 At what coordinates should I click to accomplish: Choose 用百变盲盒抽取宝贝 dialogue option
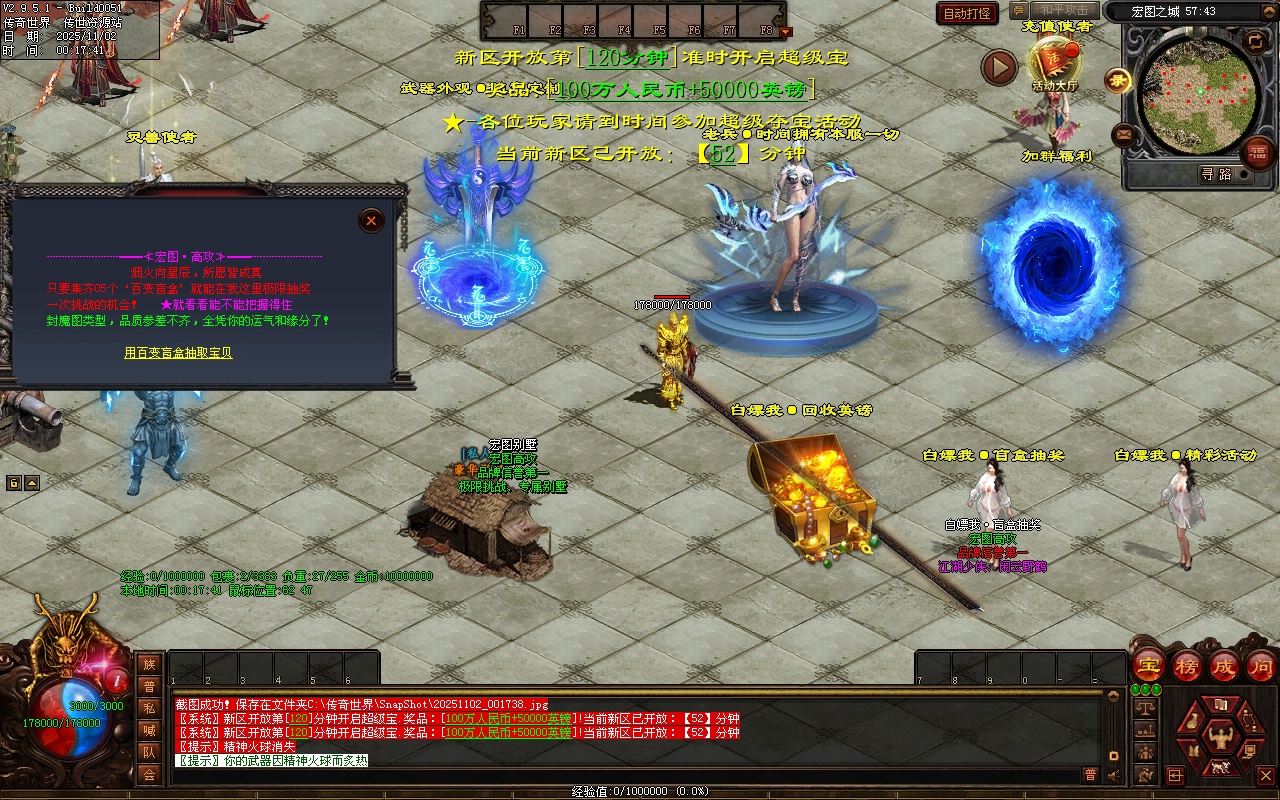tap(178, 353)
